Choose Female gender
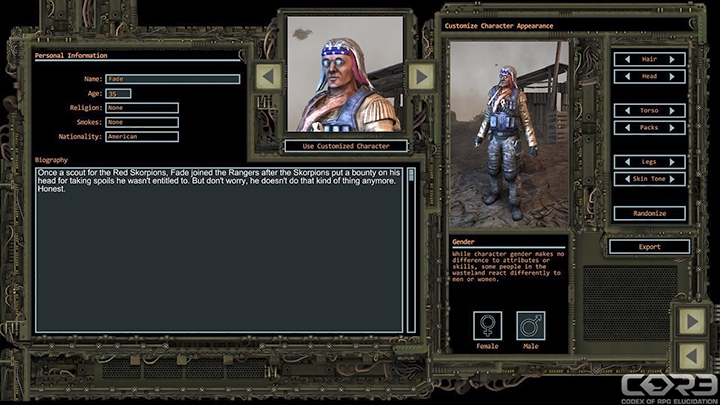Image resolution: width=720 pixels, height=405 pixels. pyautogui.click(x=488, y=327)
